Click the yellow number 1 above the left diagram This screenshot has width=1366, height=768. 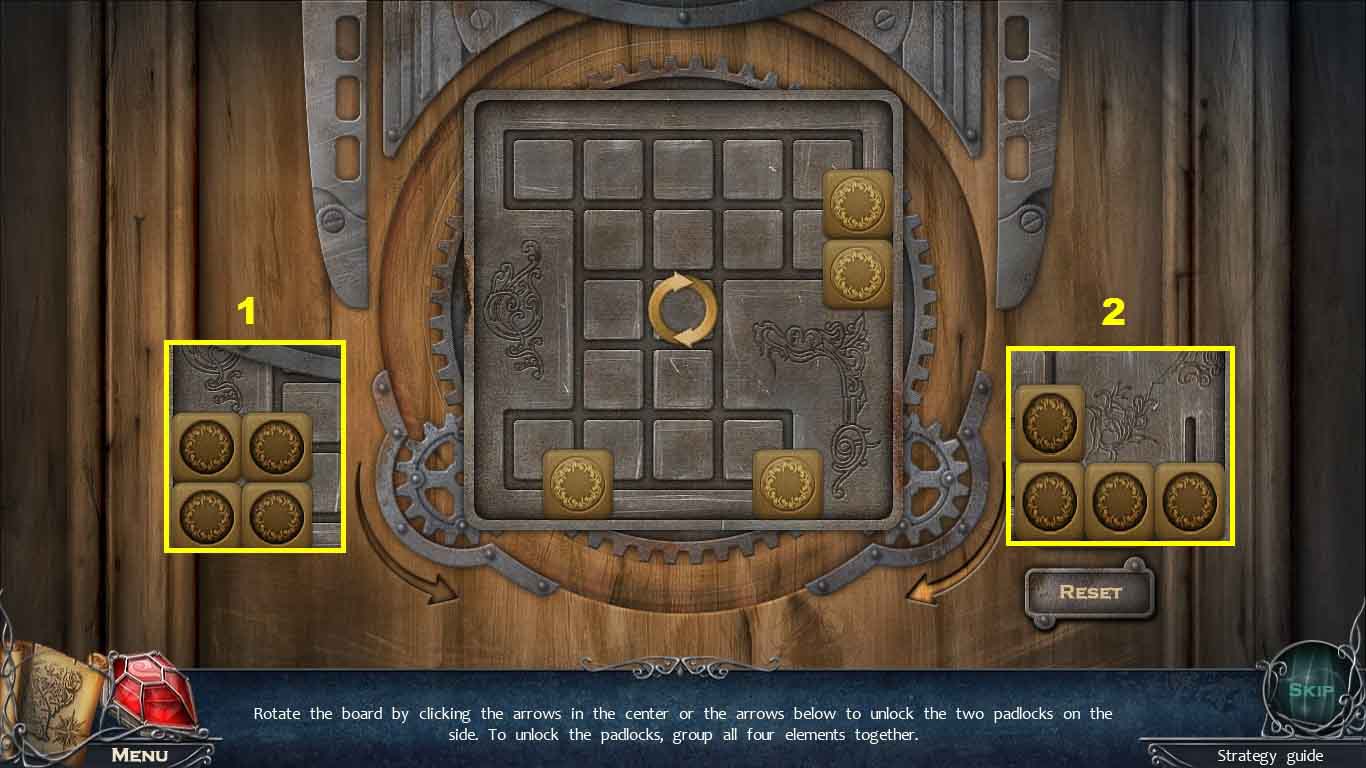(x=246, y=311)
